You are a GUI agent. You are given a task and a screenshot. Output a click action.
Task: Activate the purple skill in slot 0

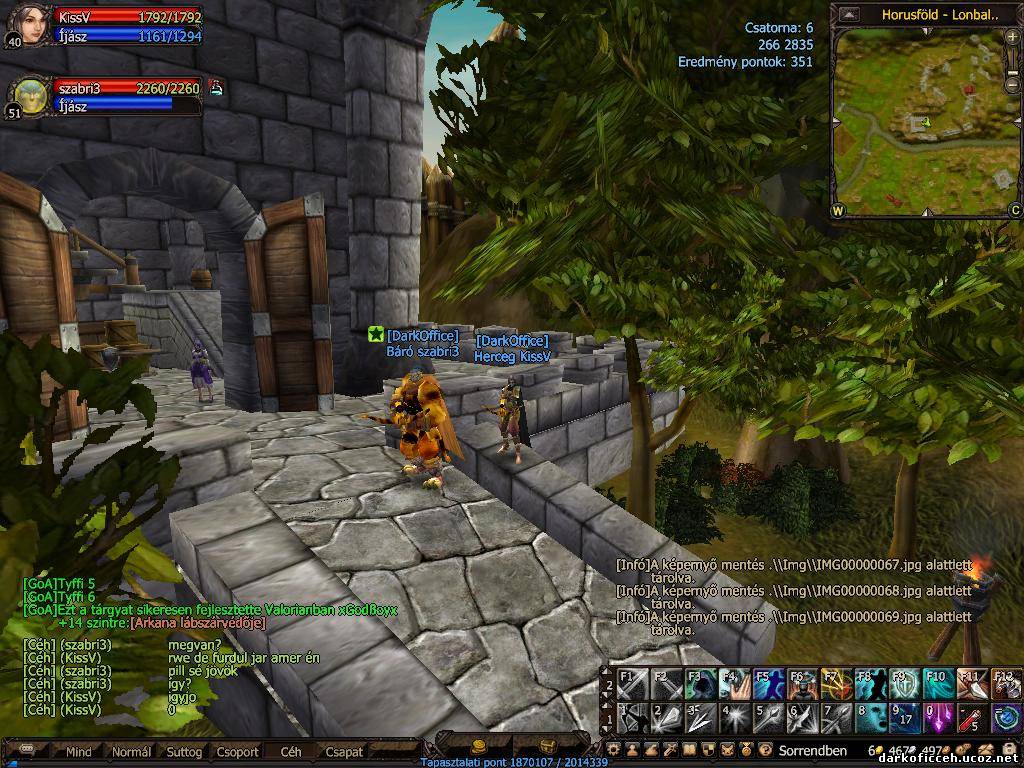938,718
